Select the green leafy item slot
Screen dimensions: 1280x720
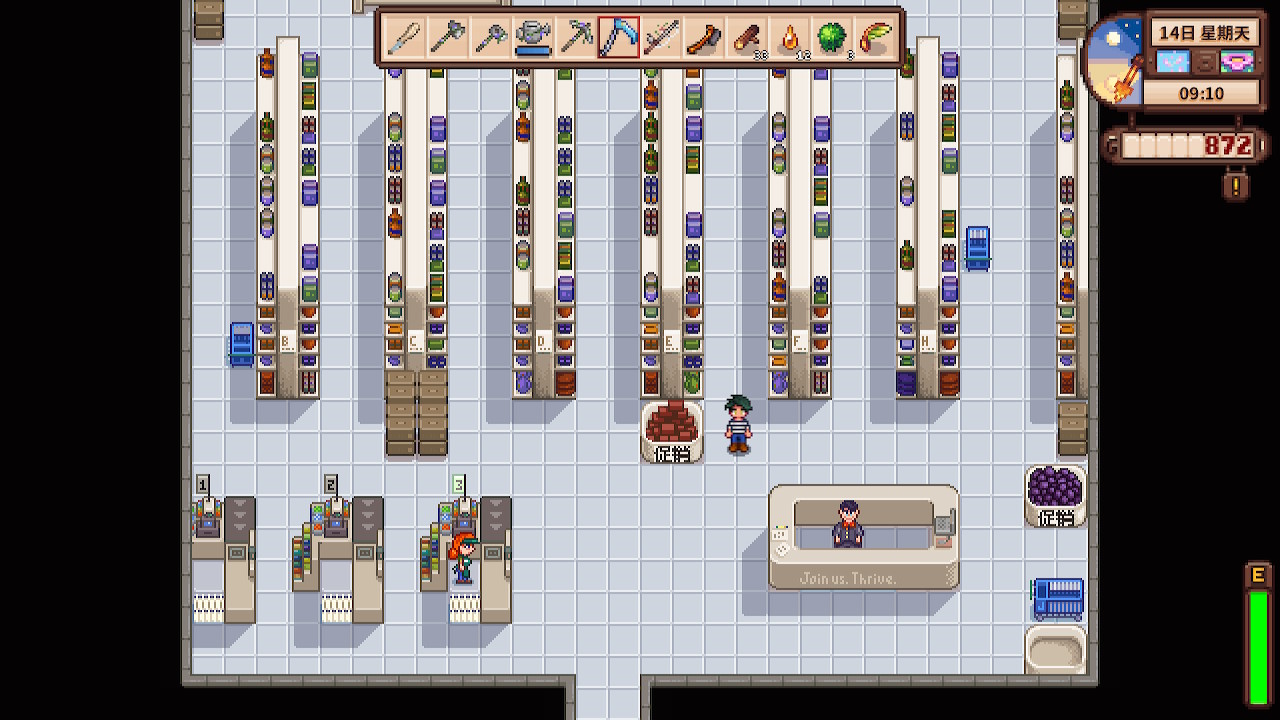point(833,38)
